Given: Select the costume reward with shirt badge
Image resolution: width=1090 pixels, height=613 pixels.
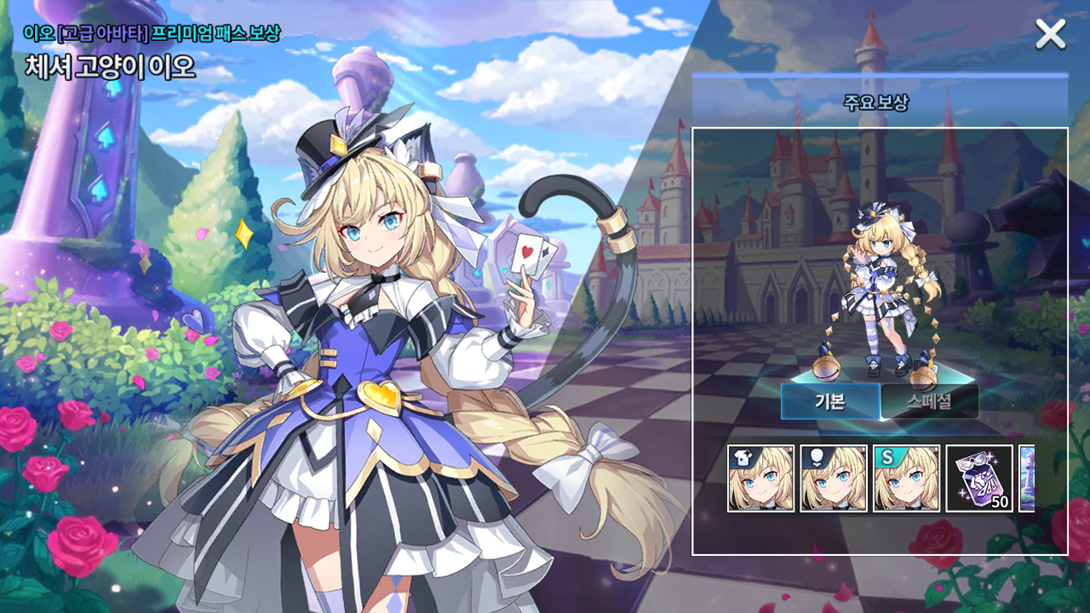Looking at the screenshot, I should (x=761, y=479).
